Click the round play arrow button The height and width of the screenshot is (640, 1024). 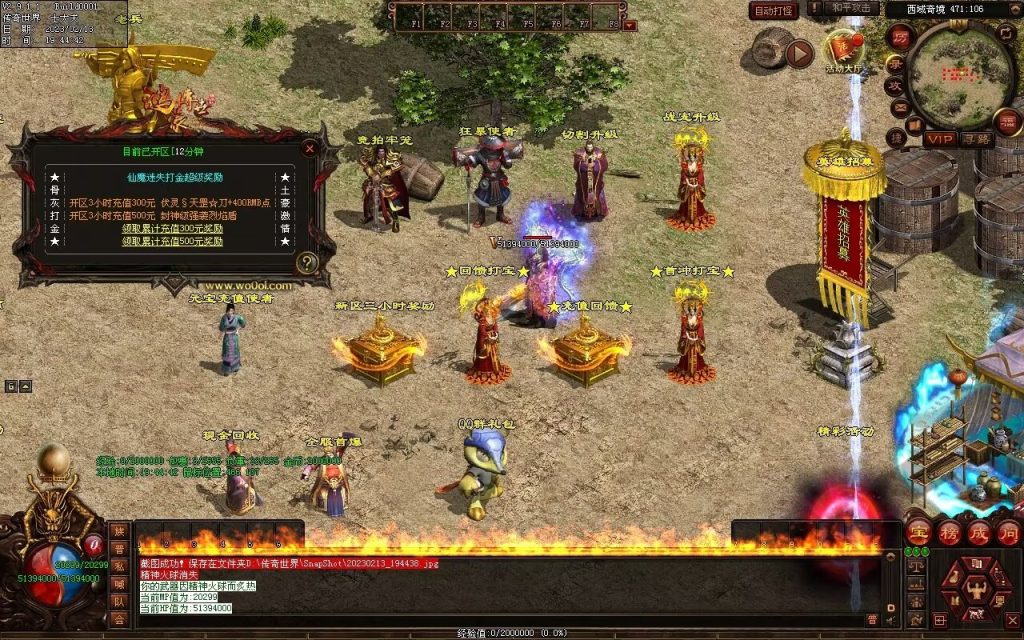coord(798,53)
